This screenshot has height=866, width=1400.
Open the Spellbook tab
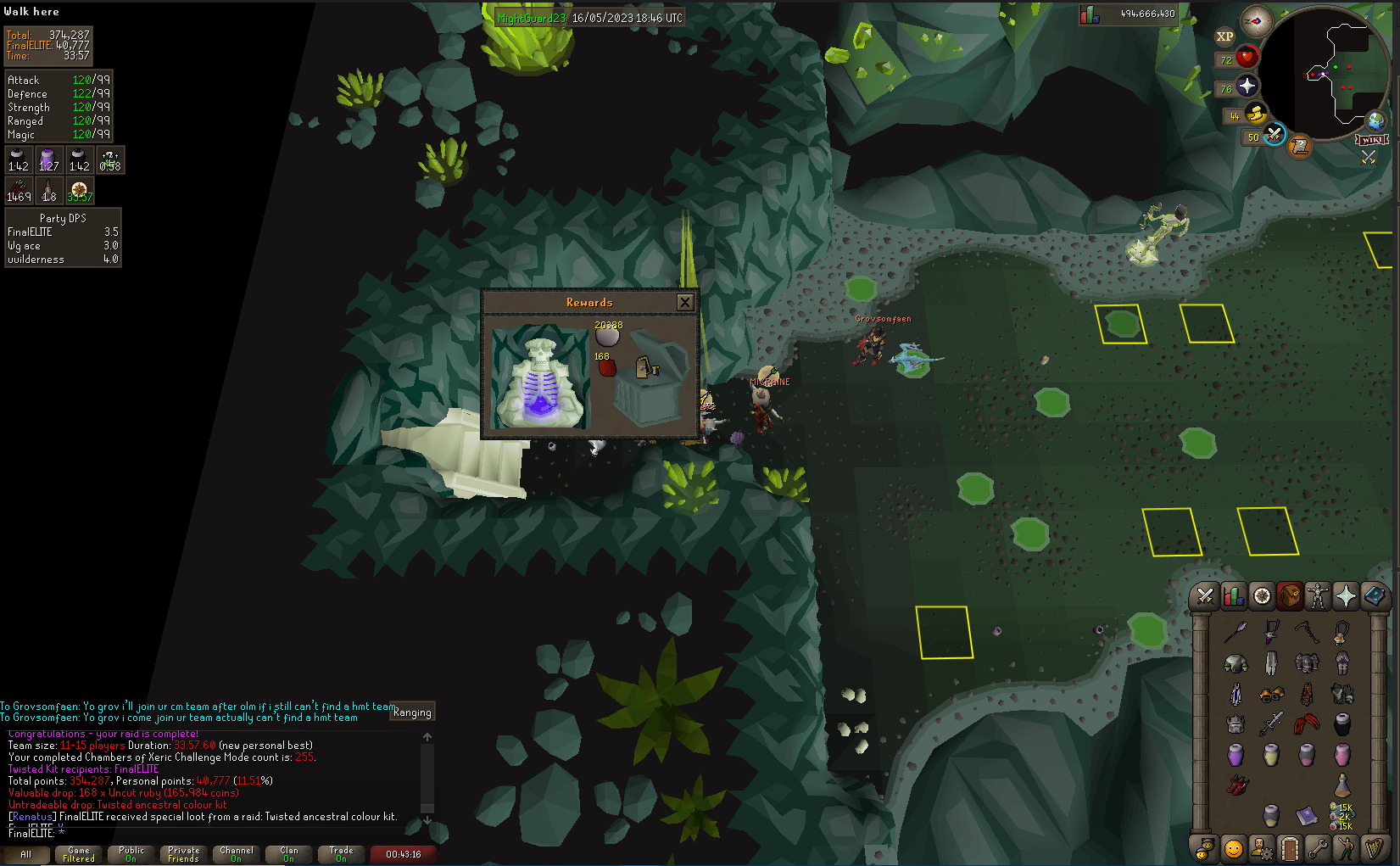pos(1375,596)
